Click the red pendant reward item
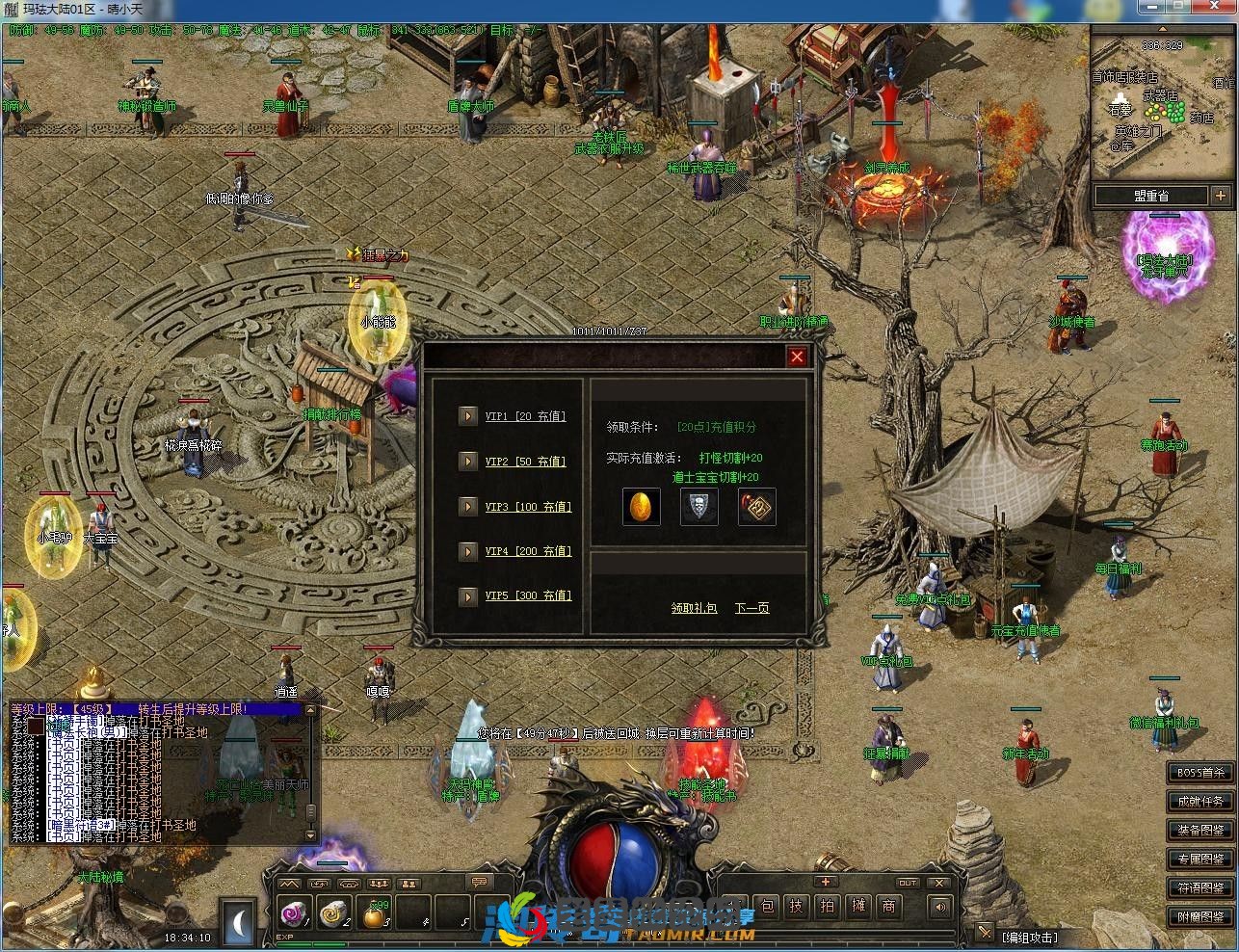The height and width of the screenshot is (952, 1239). (x=757, y=508)
